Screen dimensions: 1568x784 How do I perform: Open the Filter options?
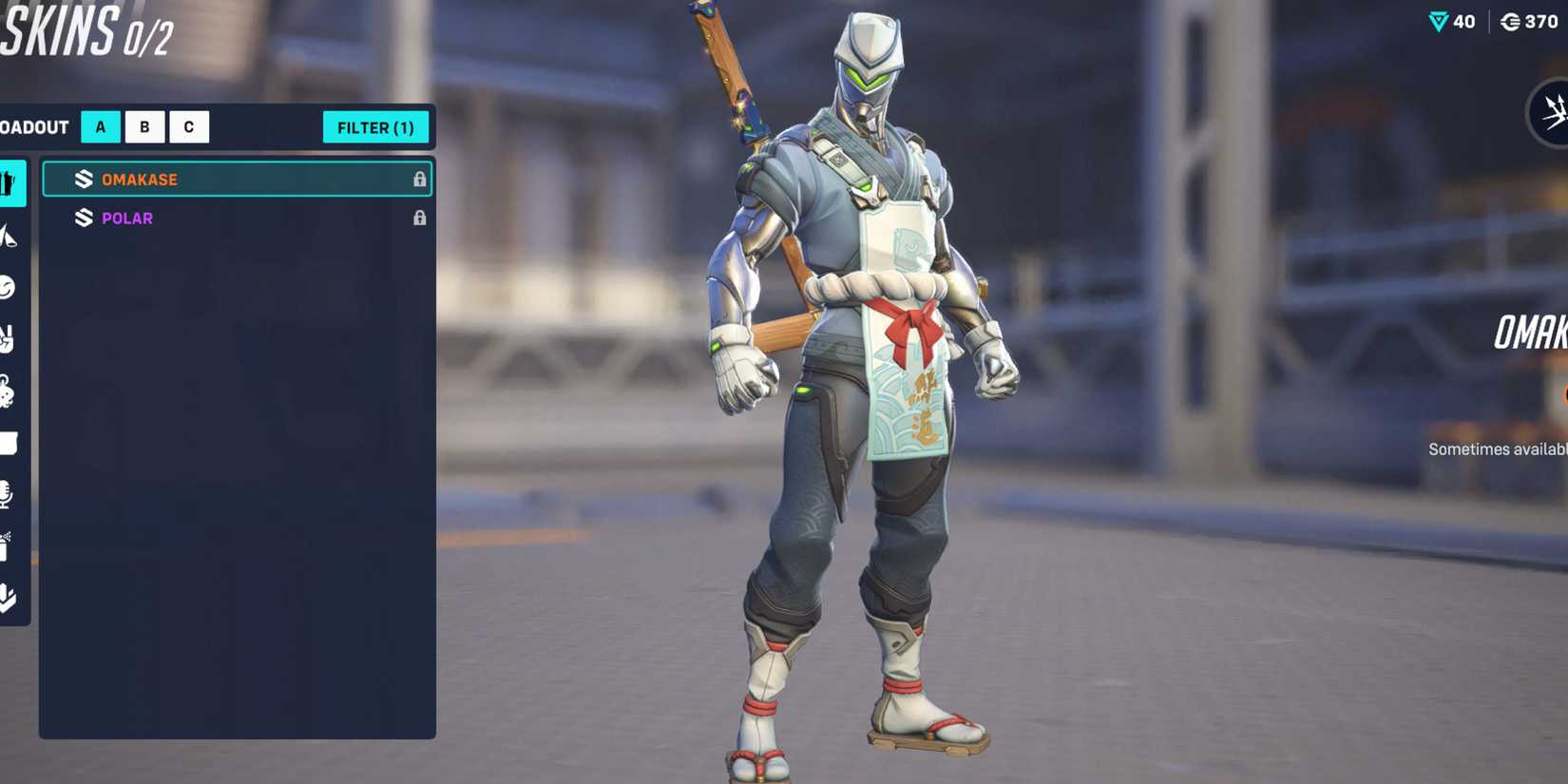(x=376, y=126)
